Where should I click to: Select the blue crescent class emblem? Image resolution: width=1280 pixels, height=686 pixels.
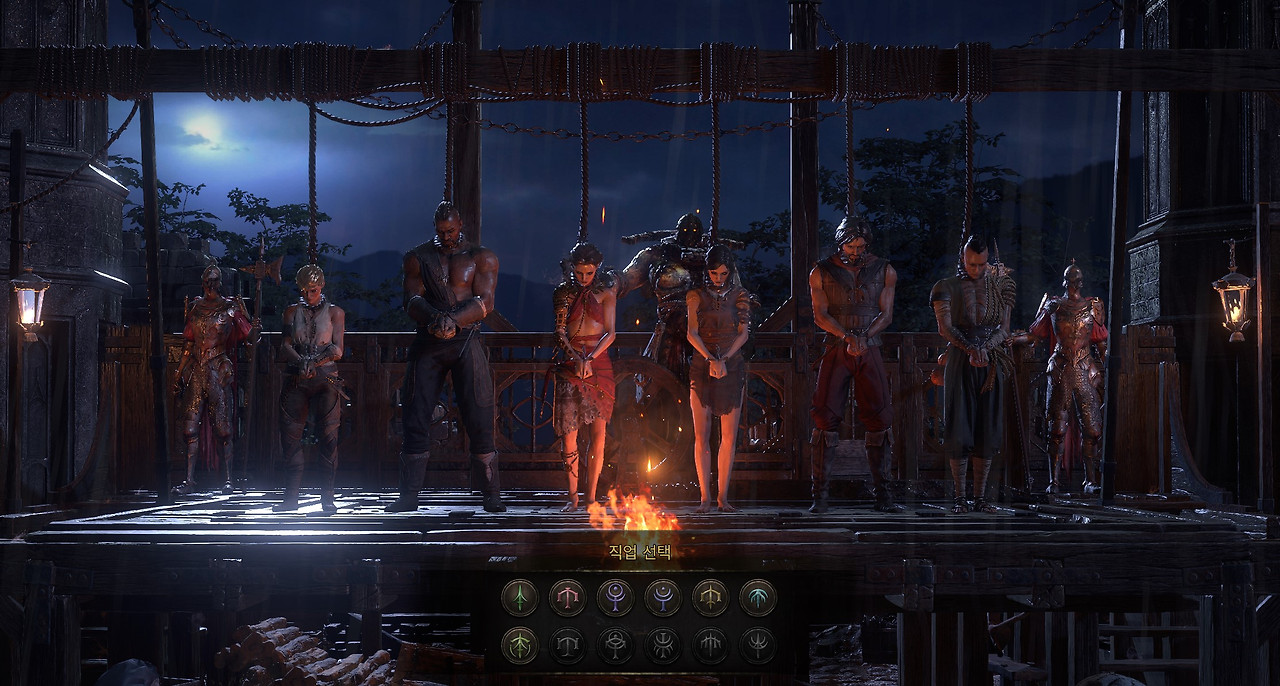[662, 598]
